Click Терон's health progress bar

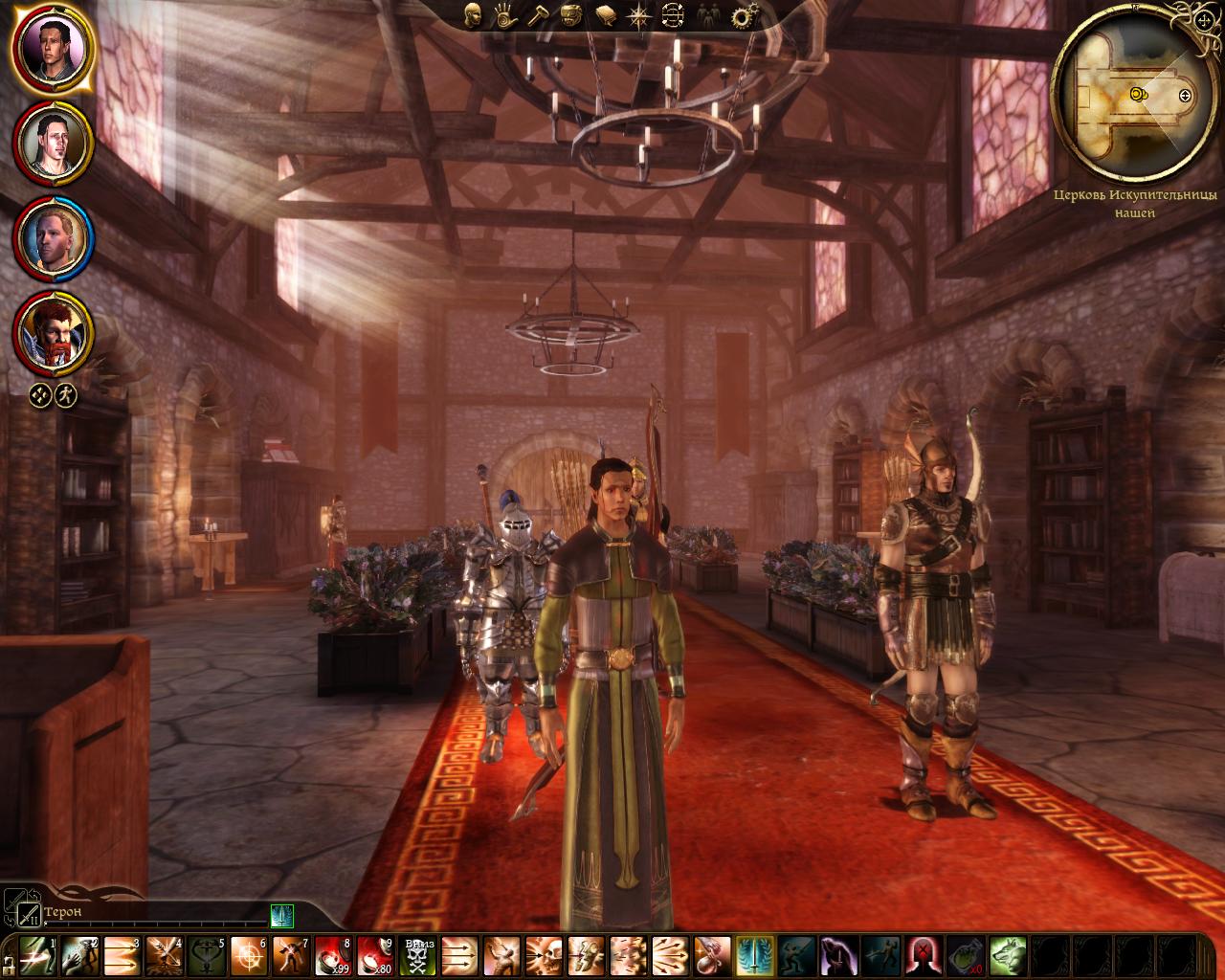point(153,922)
